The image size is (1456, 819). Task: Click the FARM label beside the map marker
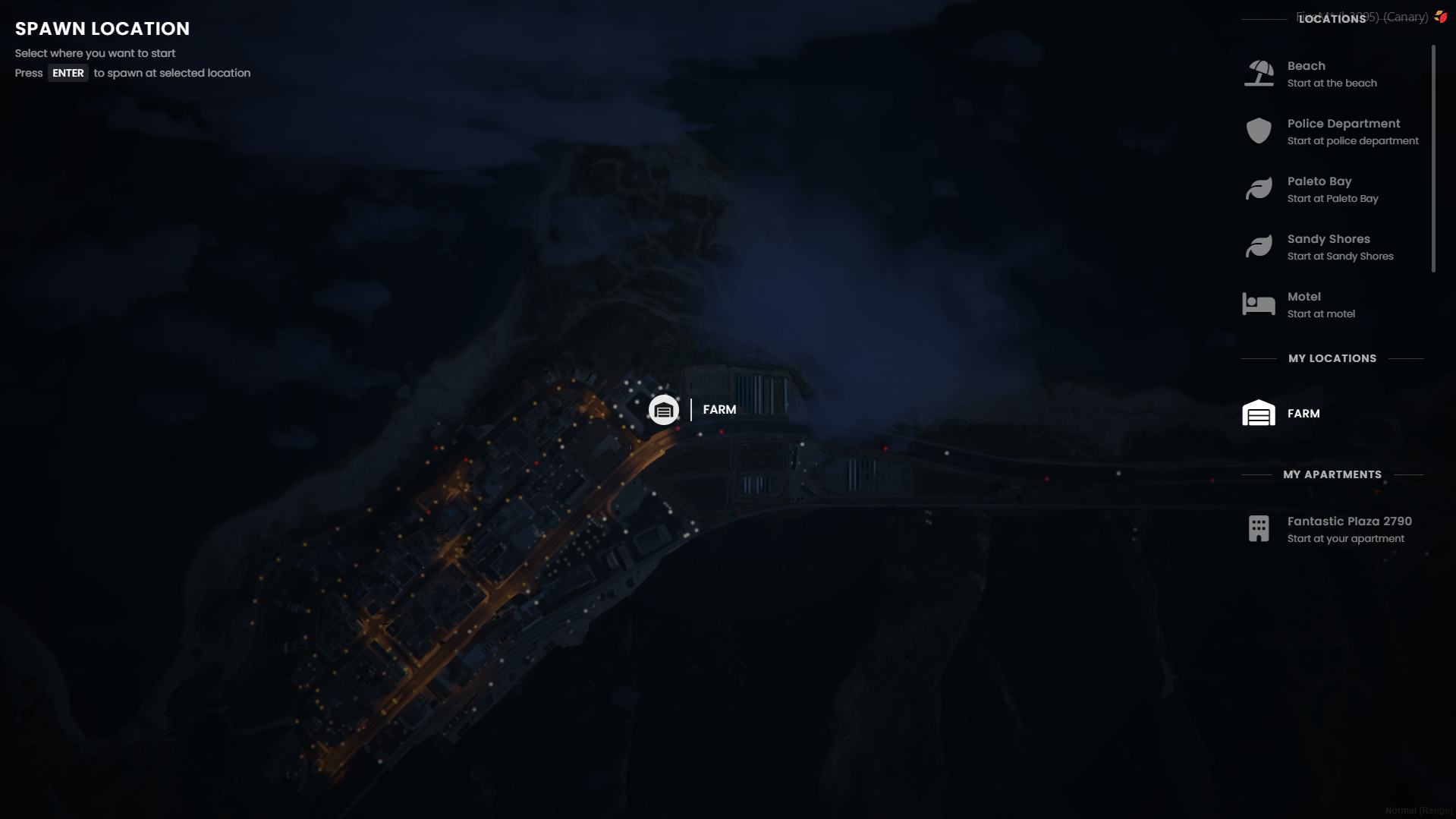pyautogui.click(x=719, y=409)
